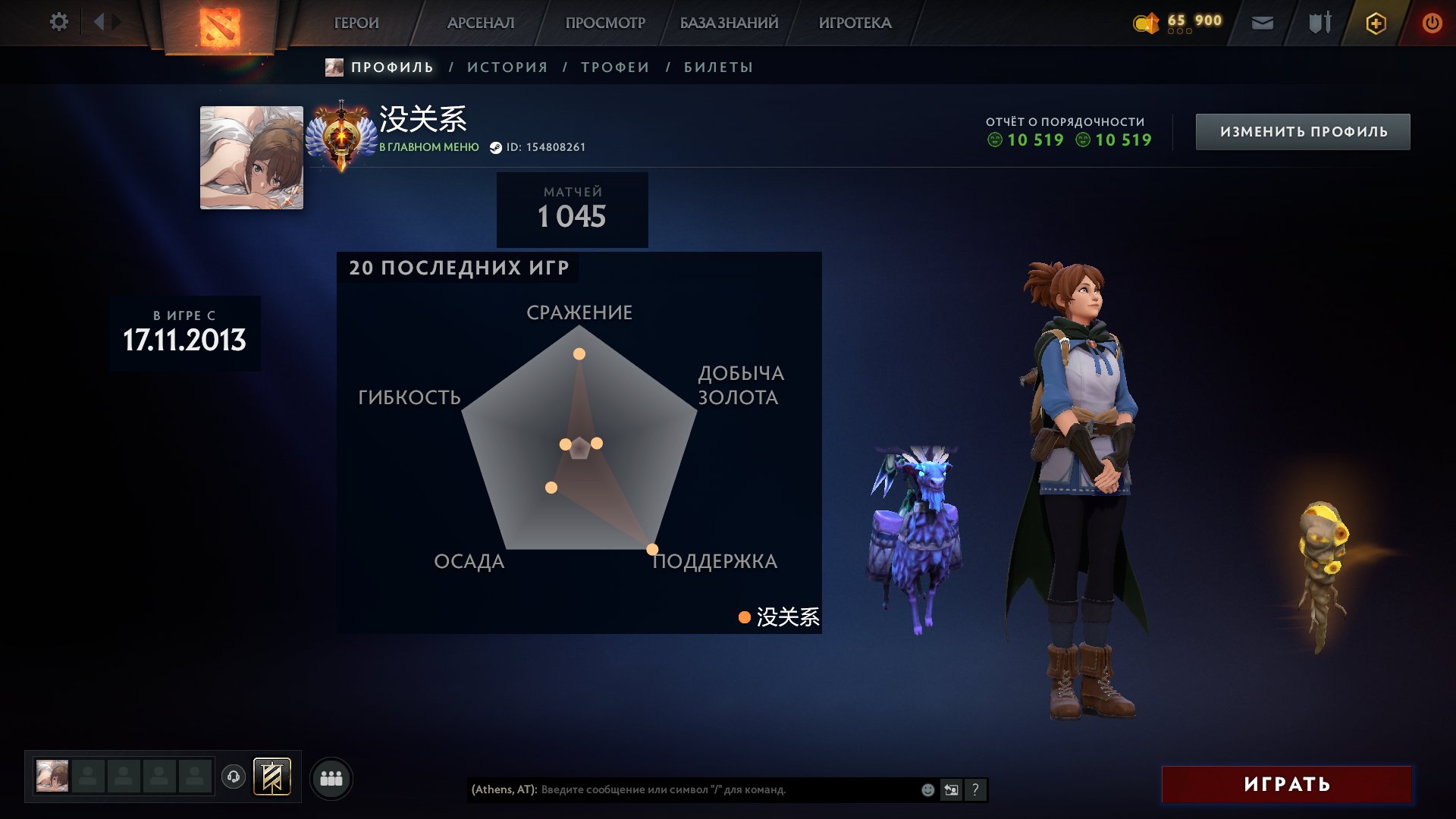The width and height of the screenshot is (1456, 819).
Task: Open the chat help question mark icon
Action: tap(974, 789)
